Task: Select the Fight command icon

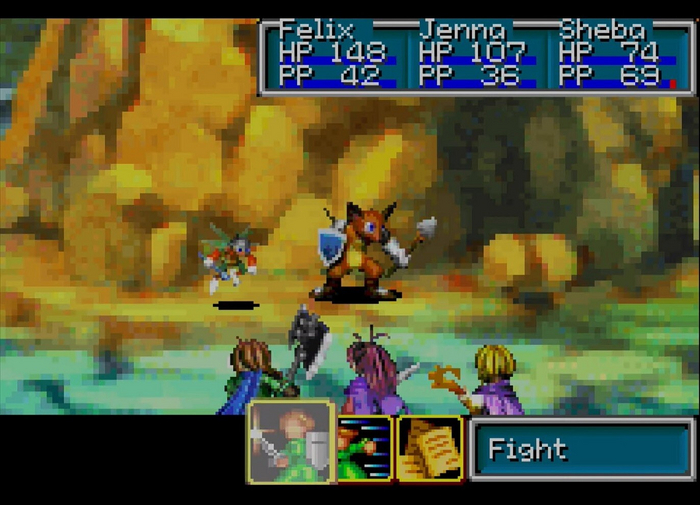Action: 290,442
